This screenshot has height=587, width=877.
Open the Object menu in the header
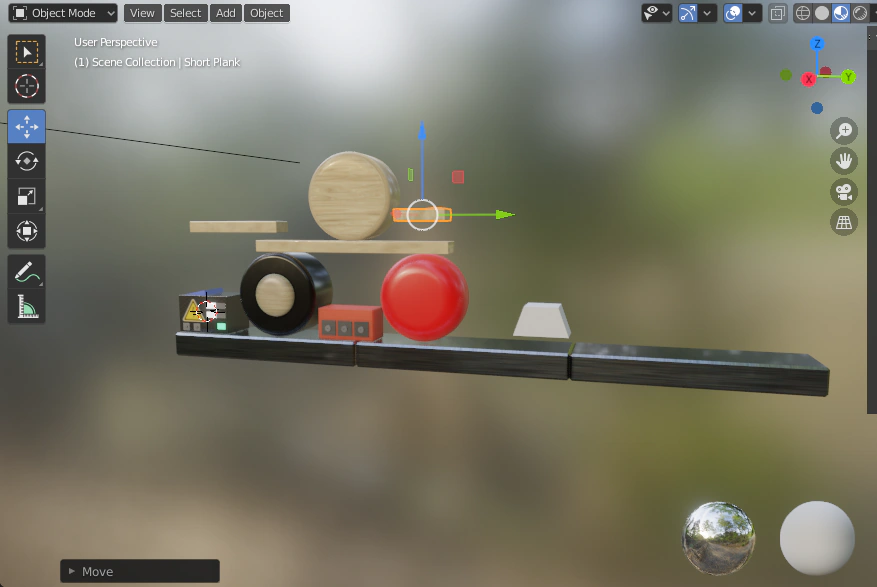point(266,13)
